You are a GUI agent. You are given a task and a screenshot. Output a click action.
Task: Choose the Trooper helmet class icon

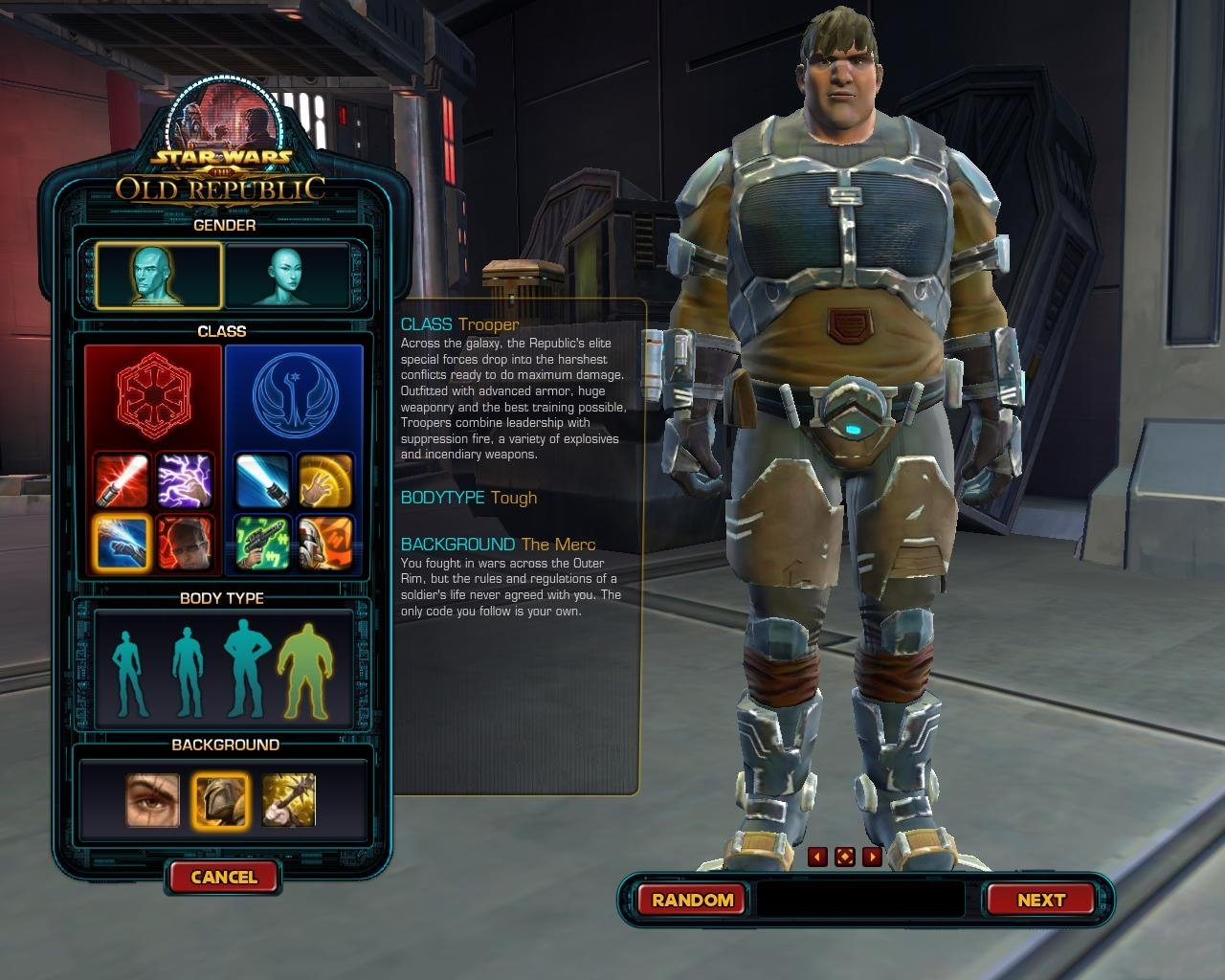pyautogui.click(x=325, y=542)
